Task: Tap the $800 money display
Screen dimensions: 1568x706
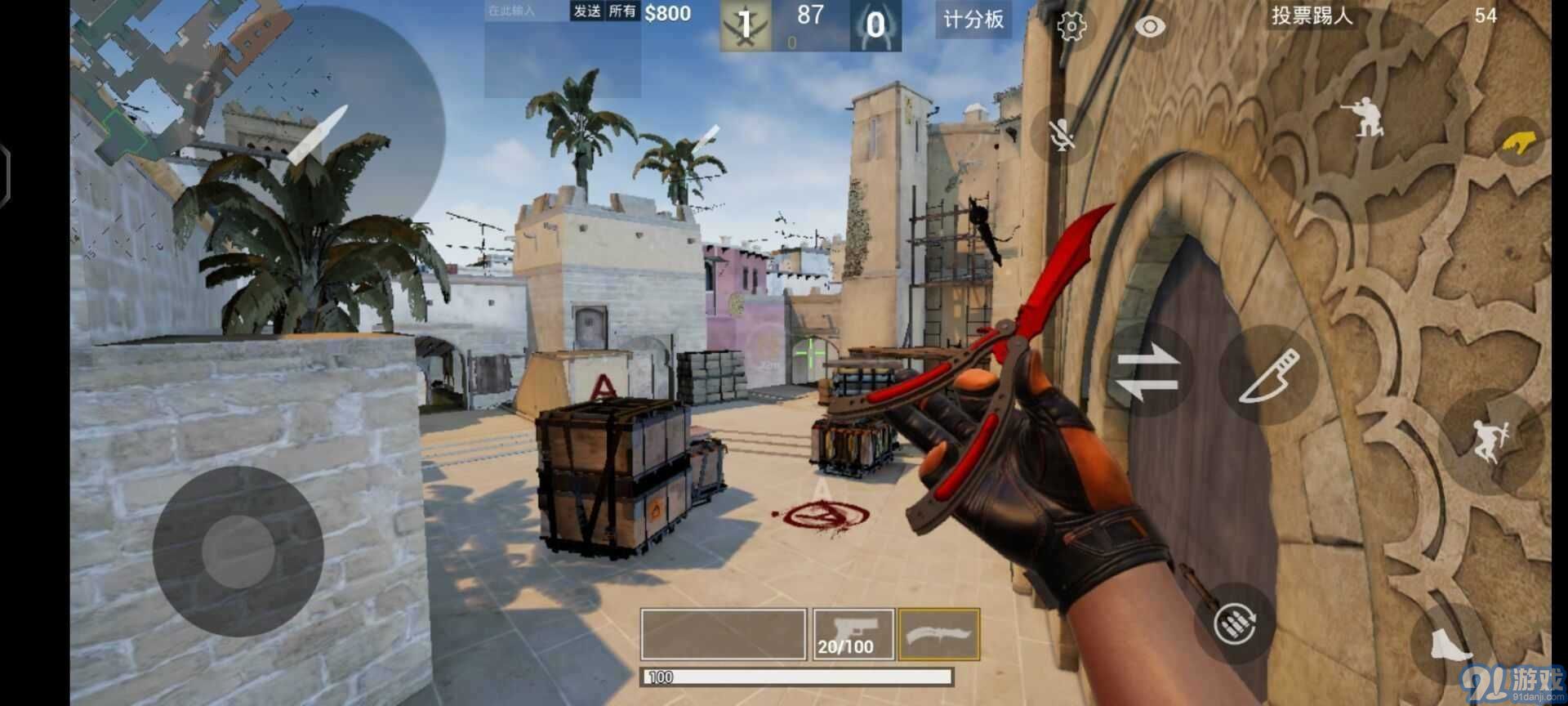Action: click(x=668, y=13)
